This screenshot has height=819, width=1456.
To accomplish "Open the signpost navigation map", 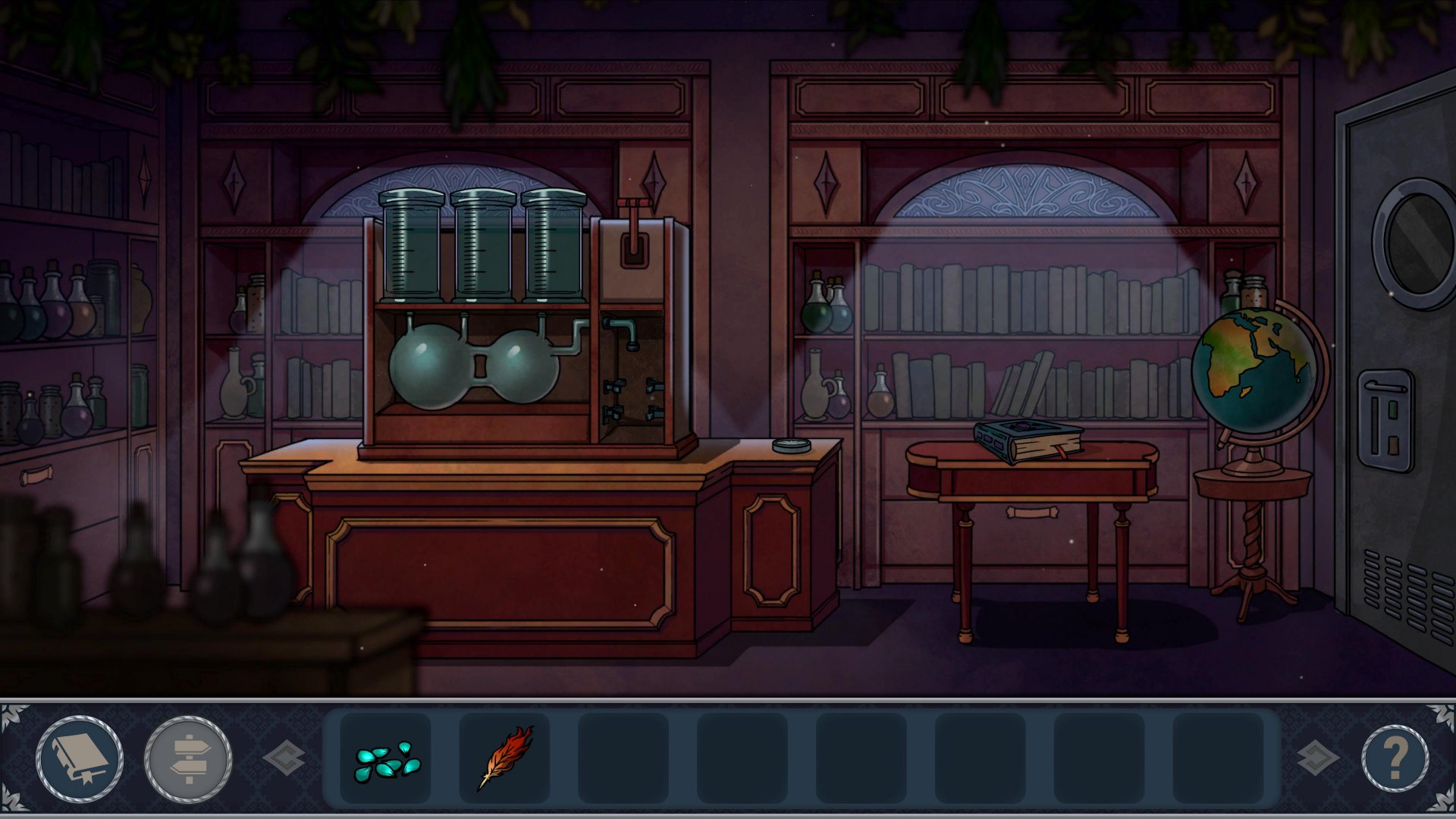I will coord(188,758).
